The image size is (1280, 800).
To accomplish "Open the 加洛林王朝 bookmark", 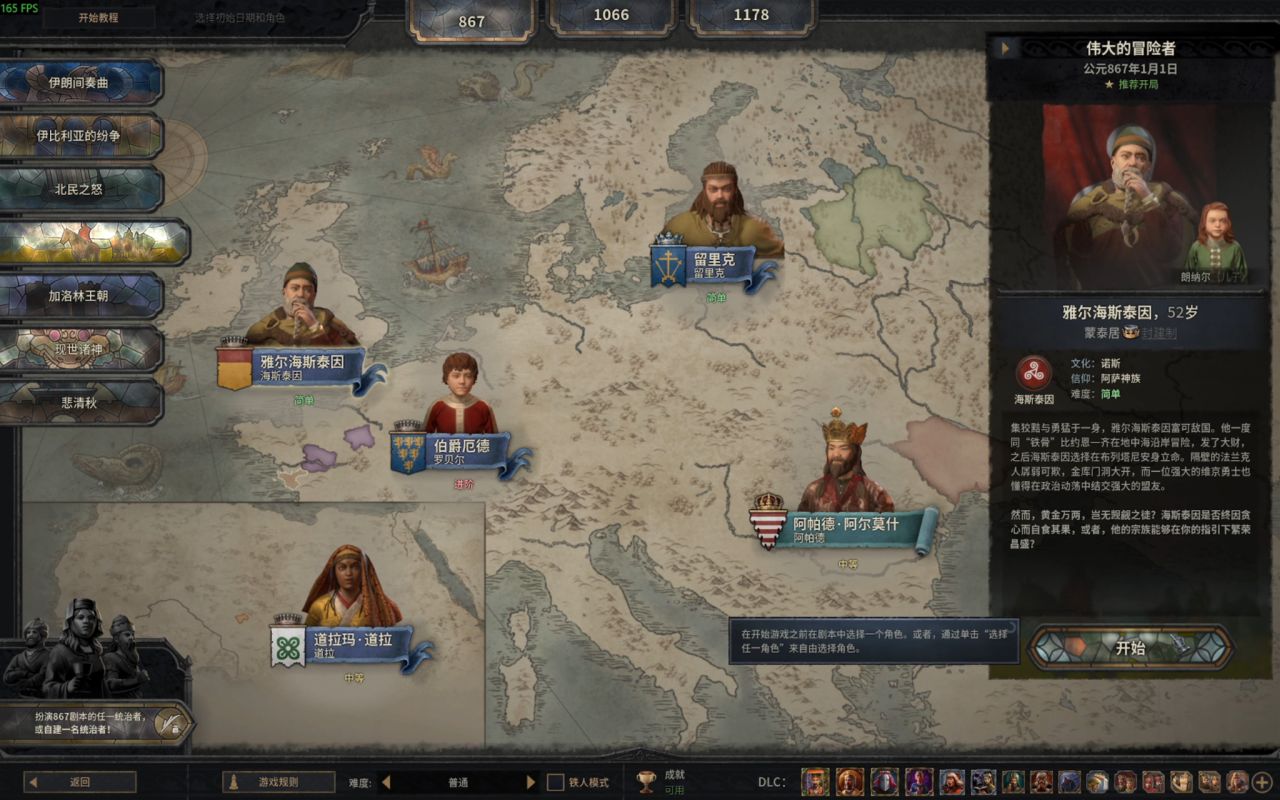I will click(80, 295).
